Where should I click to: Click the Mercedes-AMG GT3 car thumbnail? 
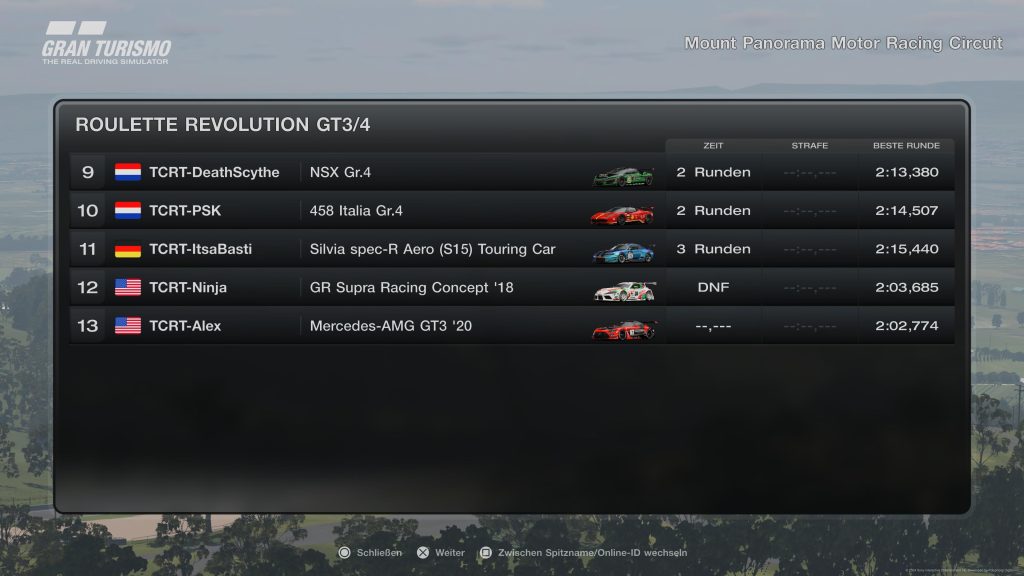click(624, 329)
